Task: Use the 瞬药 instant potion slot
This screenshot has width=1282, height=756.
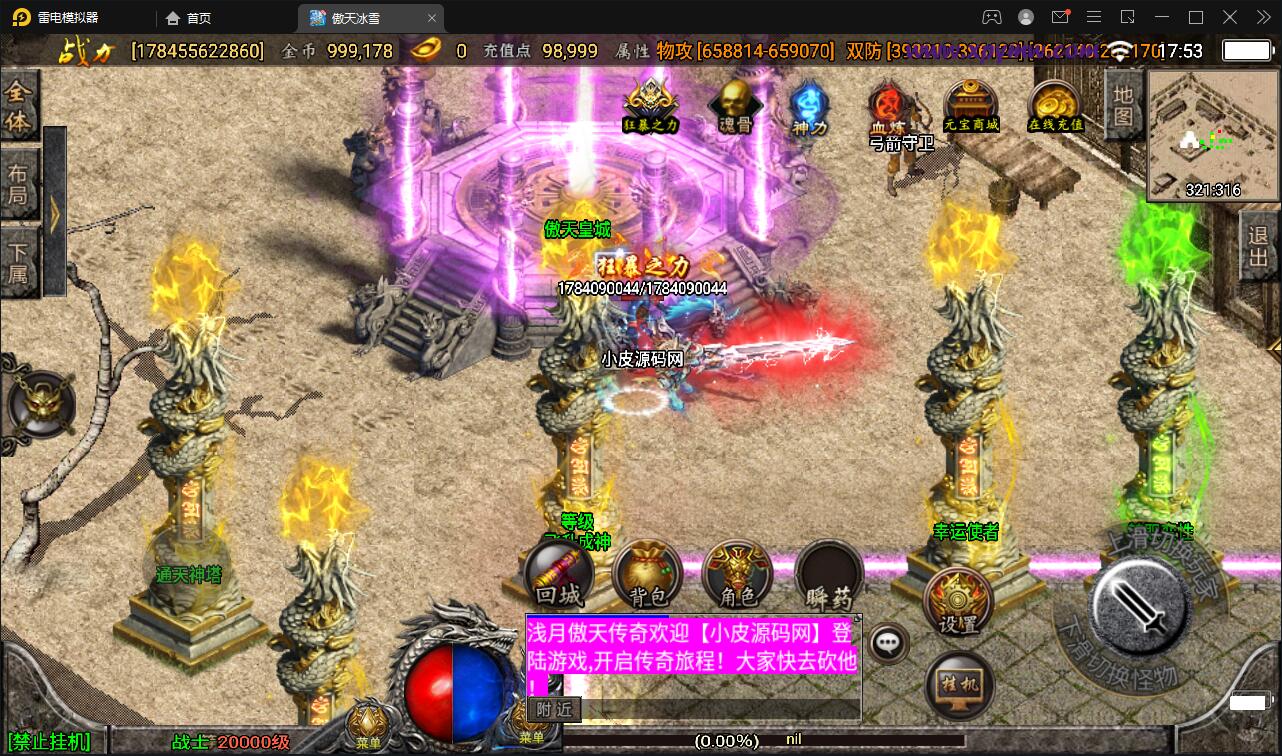Action: 829,576
